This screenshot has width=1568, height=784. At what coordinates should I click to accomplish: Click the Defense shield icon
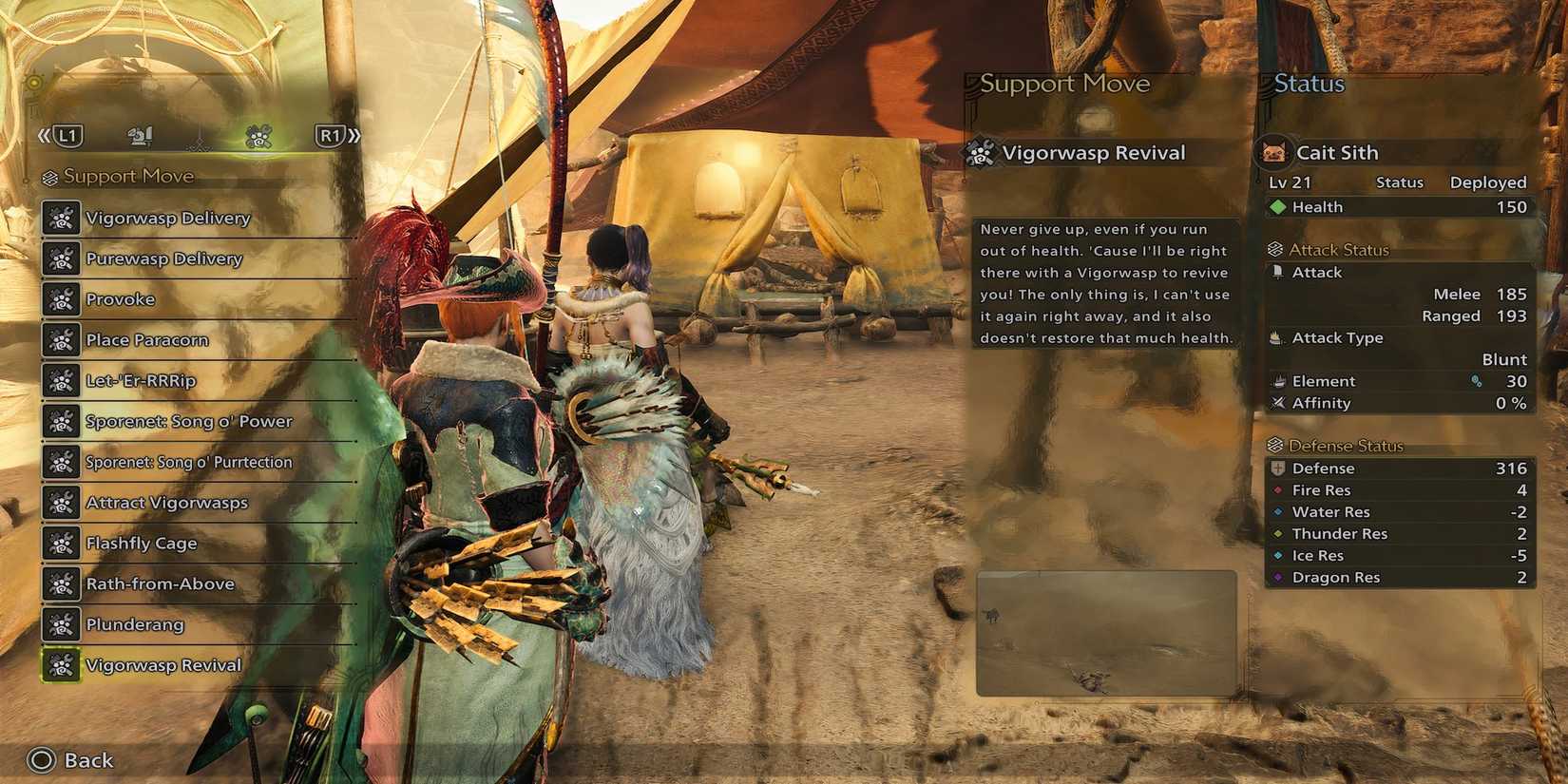click(1276, 468)
